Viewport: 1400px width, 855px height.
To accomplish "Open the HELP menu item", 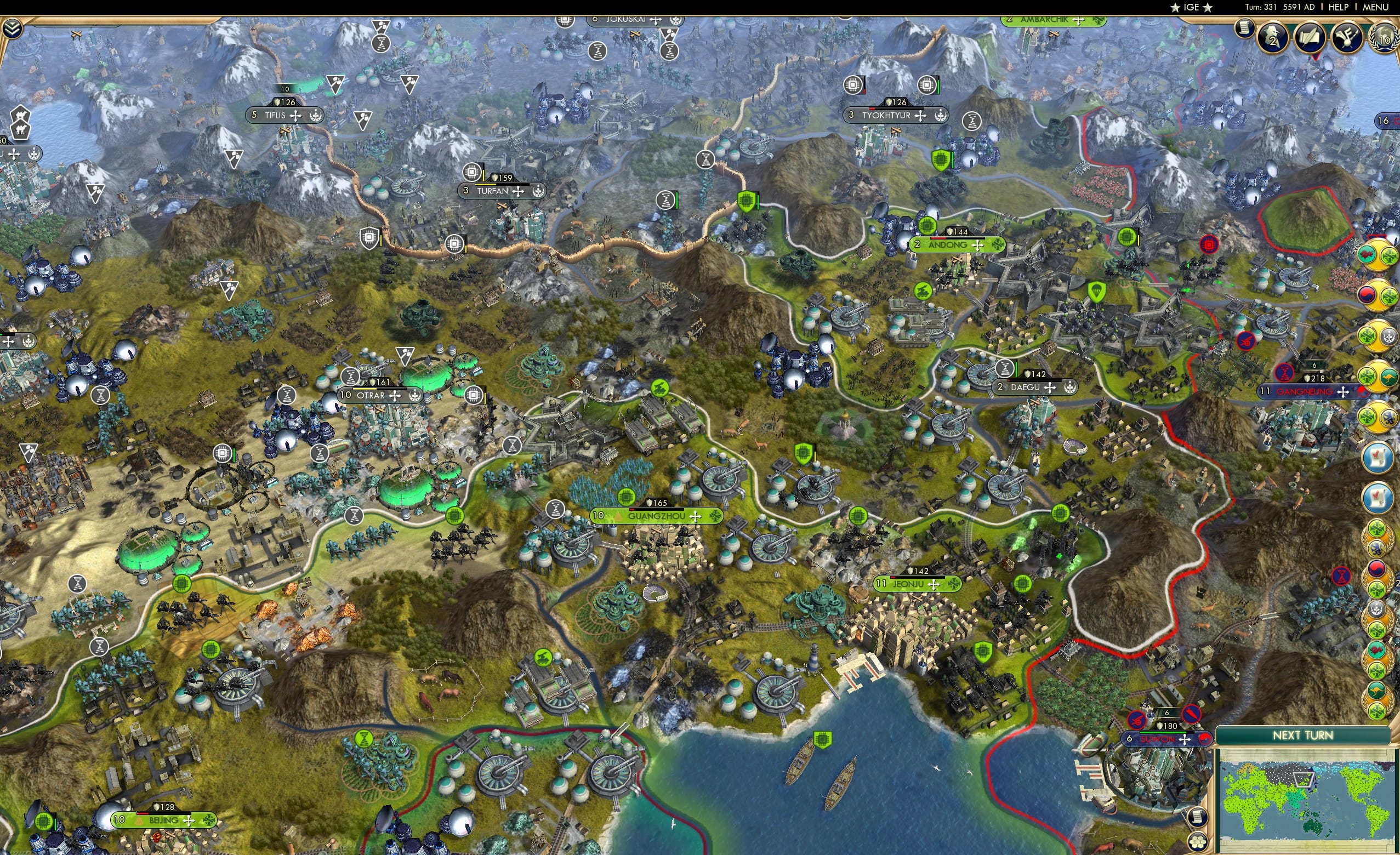I will tap(1339, 7).
